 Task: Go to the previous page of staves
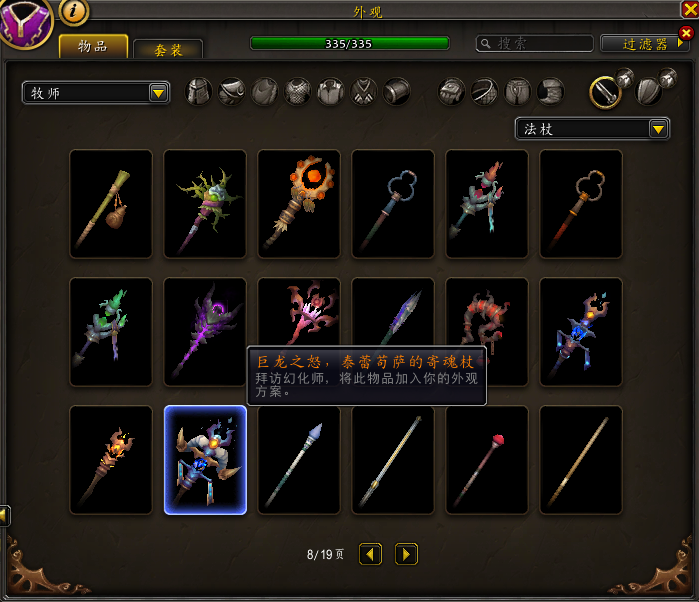(370, 553)
